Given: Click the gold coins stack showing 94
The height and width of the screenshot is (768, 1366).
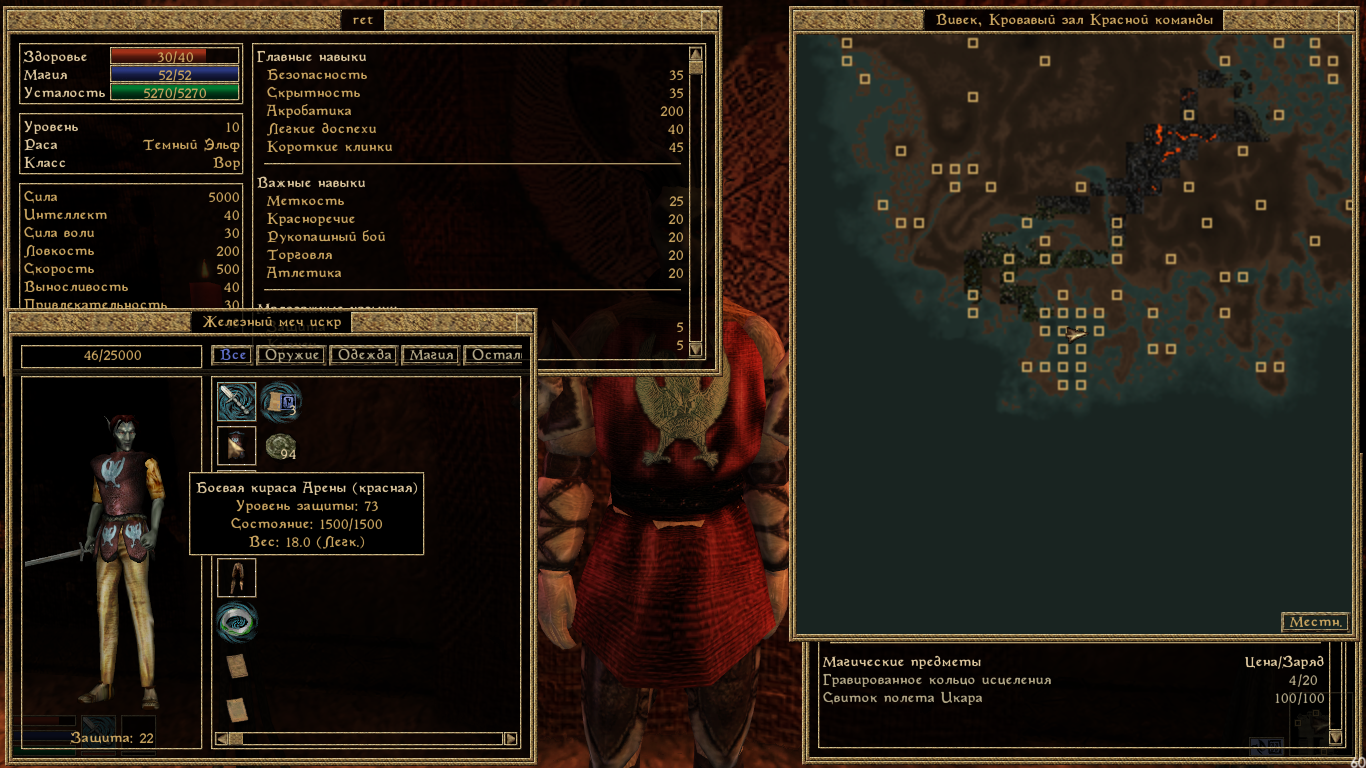Looking at the screenshot, I should tap(280, 446).
